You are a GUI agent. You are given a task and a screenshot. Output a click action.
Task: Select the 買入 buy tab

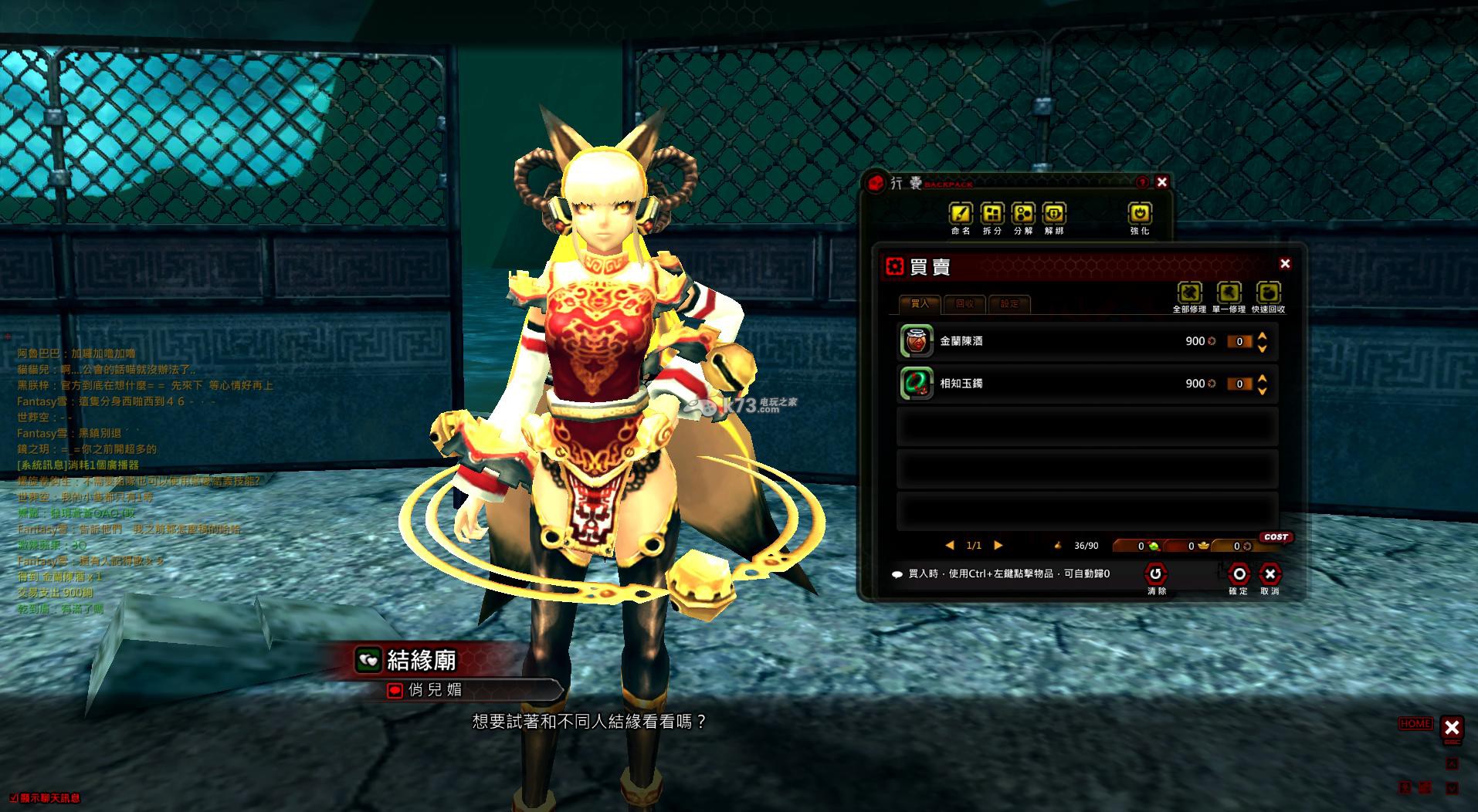click(920, 303)
